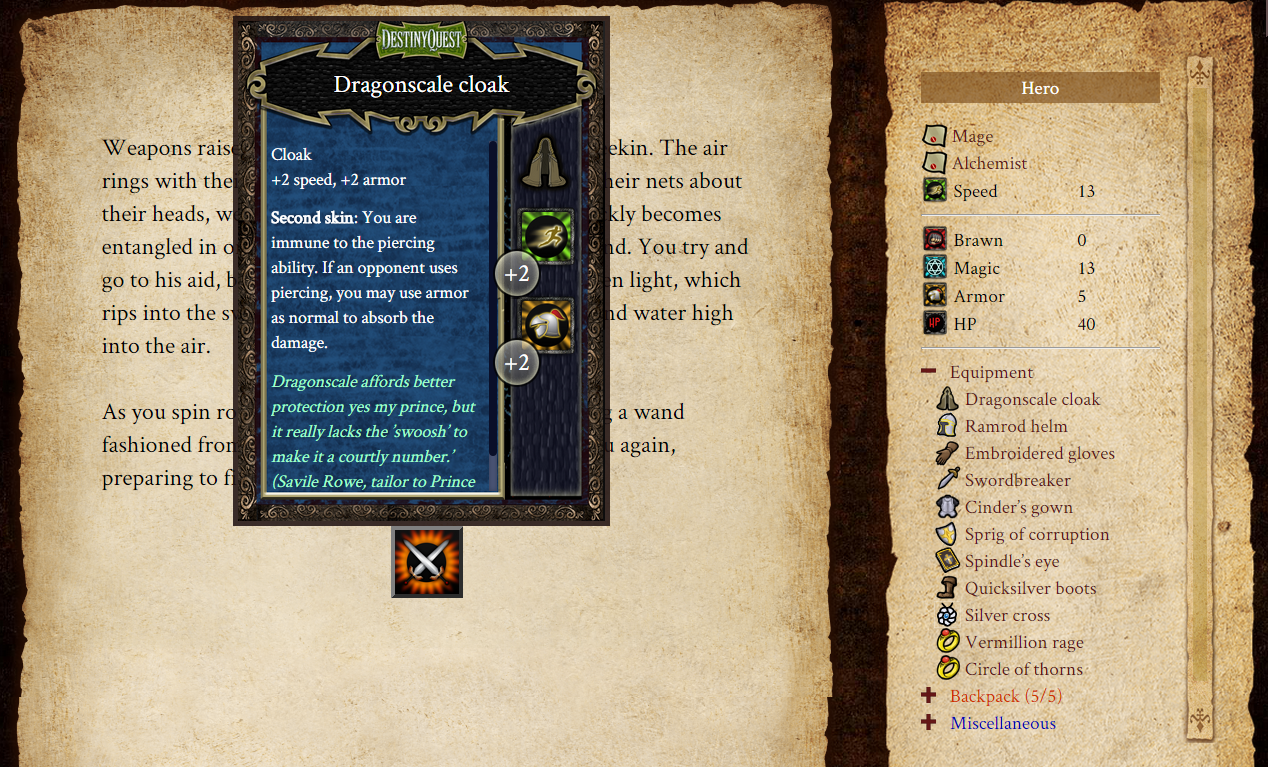This screenshot has height=768, width=1268.
Task: Show the Spindle's eye item
Action: [x=1010, y=561]
